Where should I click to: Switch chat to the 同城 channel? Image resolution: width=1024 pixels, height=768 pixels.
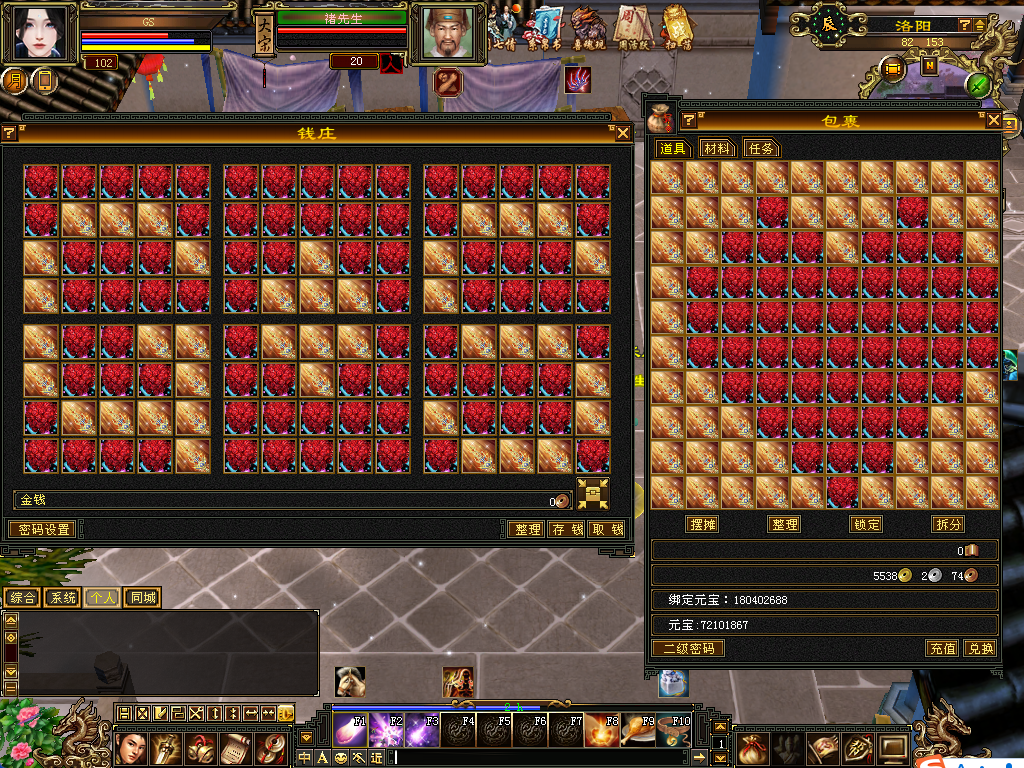[143, 598]
